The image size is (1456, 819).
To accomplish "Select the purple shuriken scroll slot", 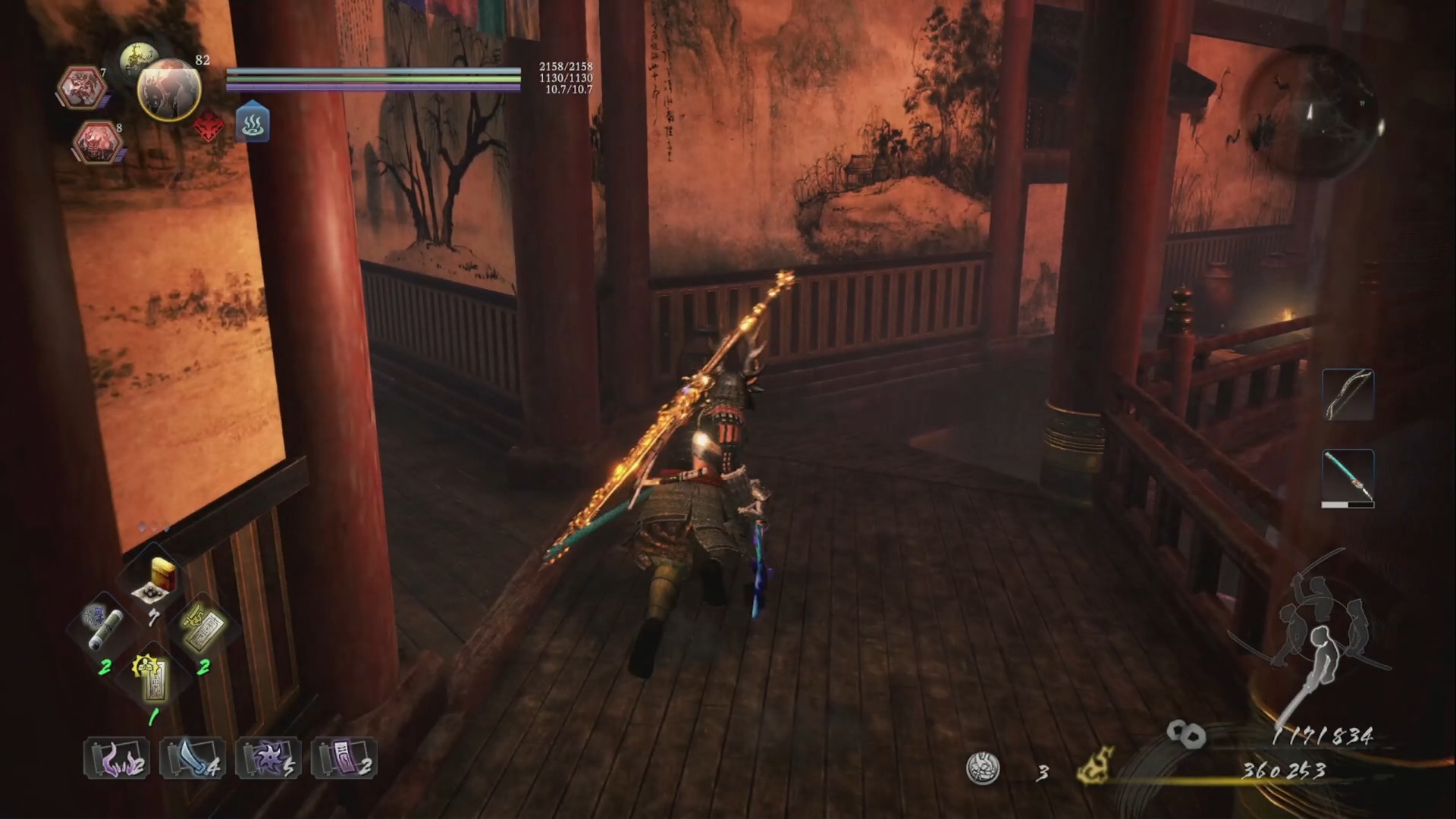I will (x=268, y=758).
